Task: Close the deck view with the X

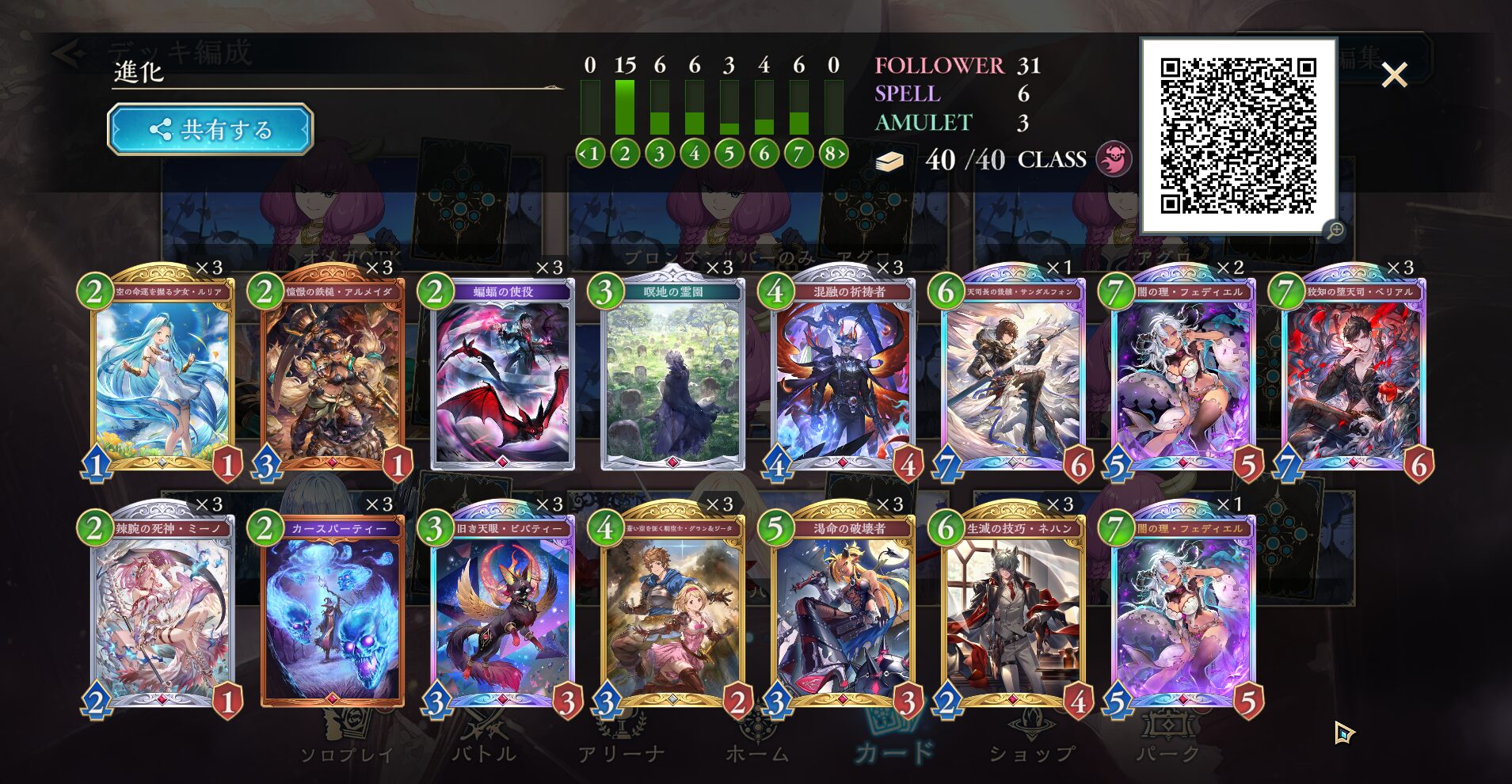Action: [1394, 75]
